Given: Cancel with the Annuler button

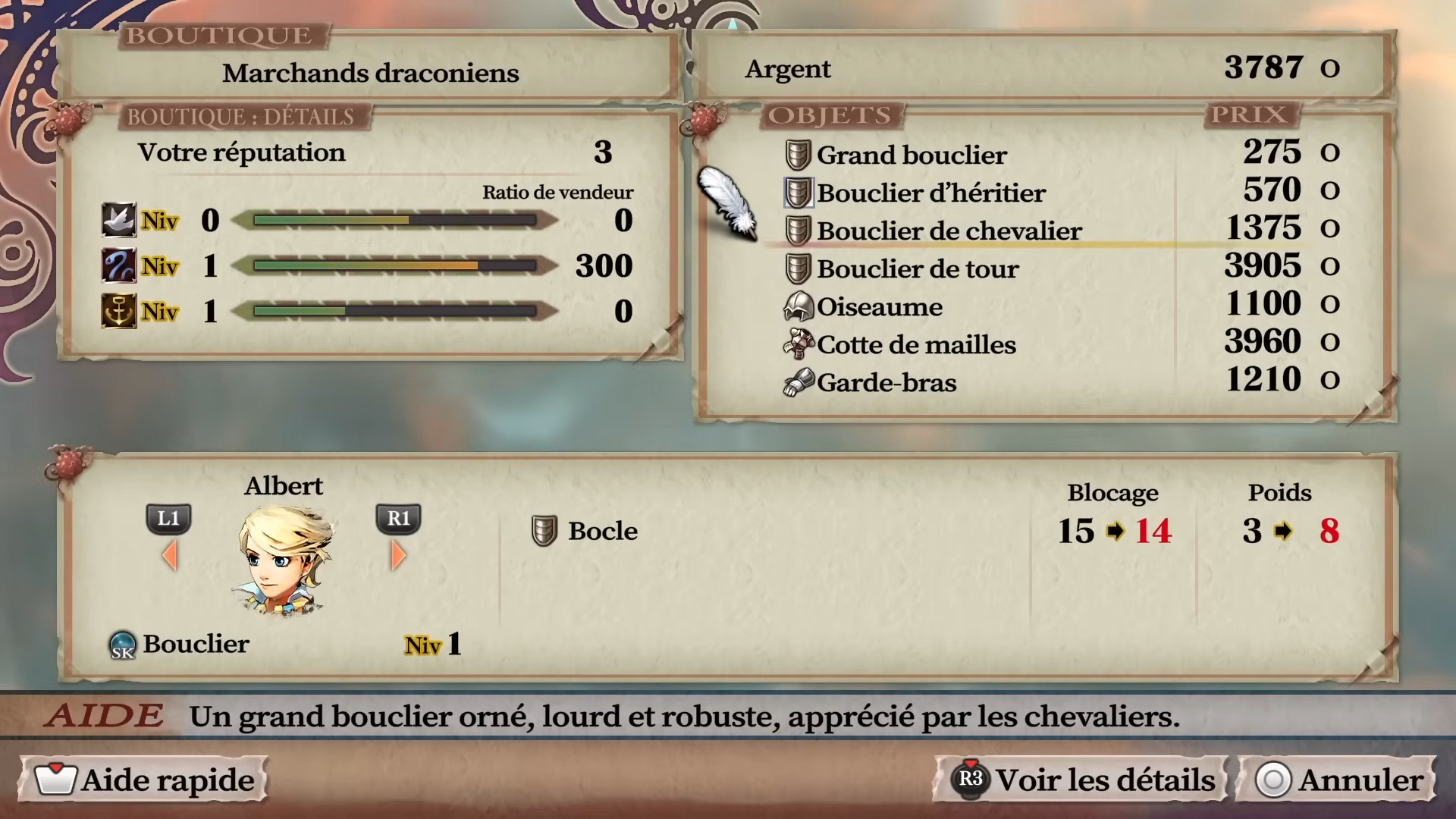Looking at the screenshot, I should click(1339, 780).
